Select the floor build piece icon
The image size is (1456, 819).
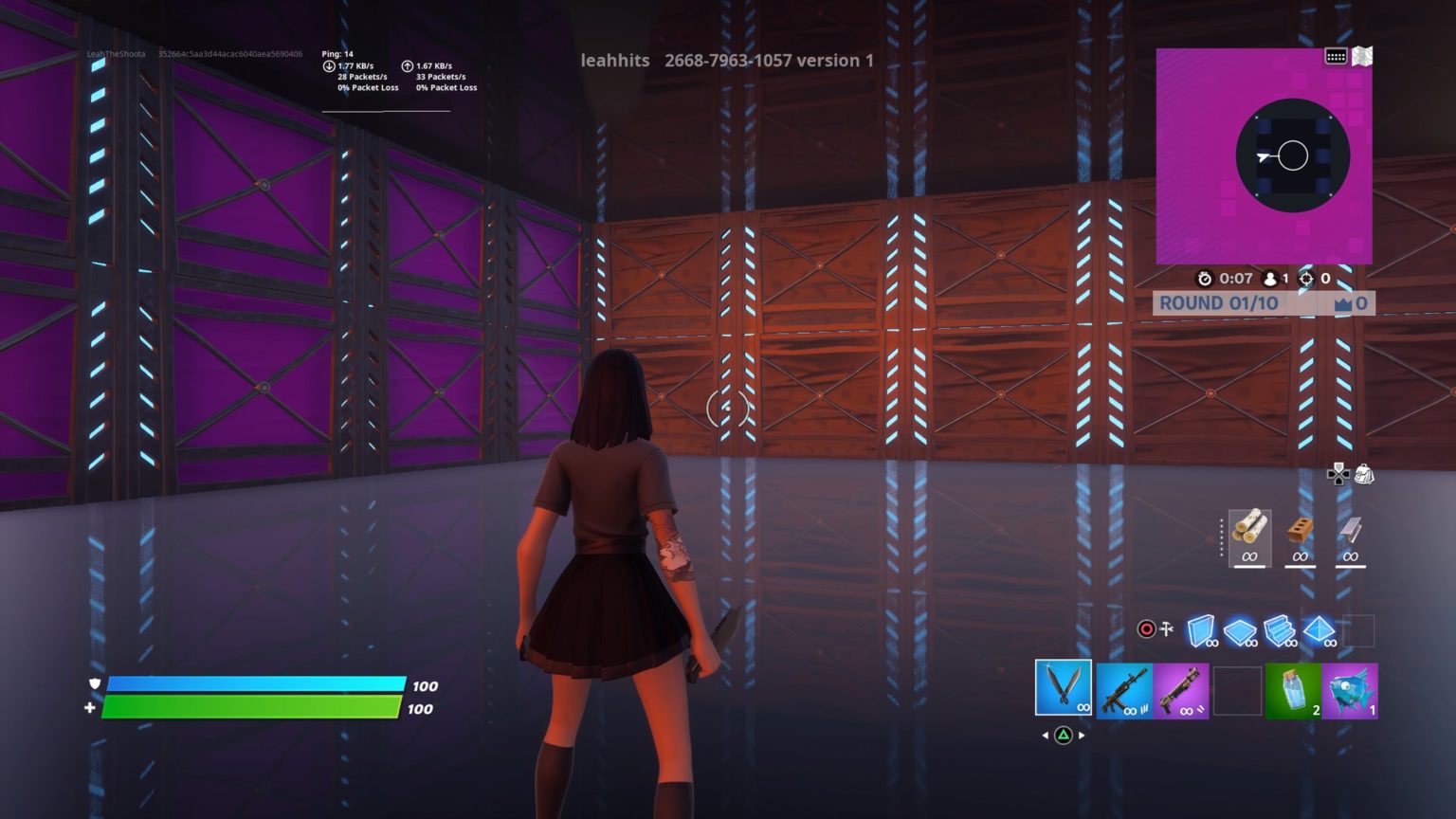coord(1239,629)
